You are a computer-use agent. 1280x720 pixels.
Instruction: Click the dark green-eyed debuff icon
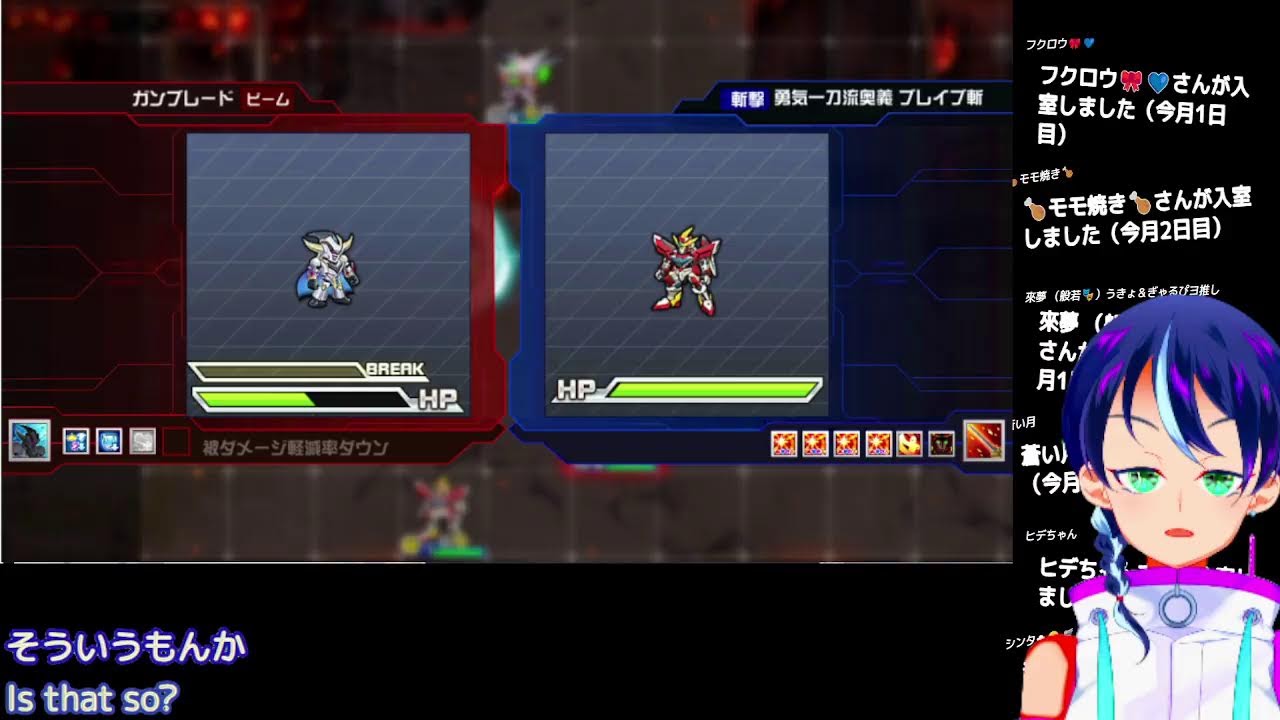(940, 441)
